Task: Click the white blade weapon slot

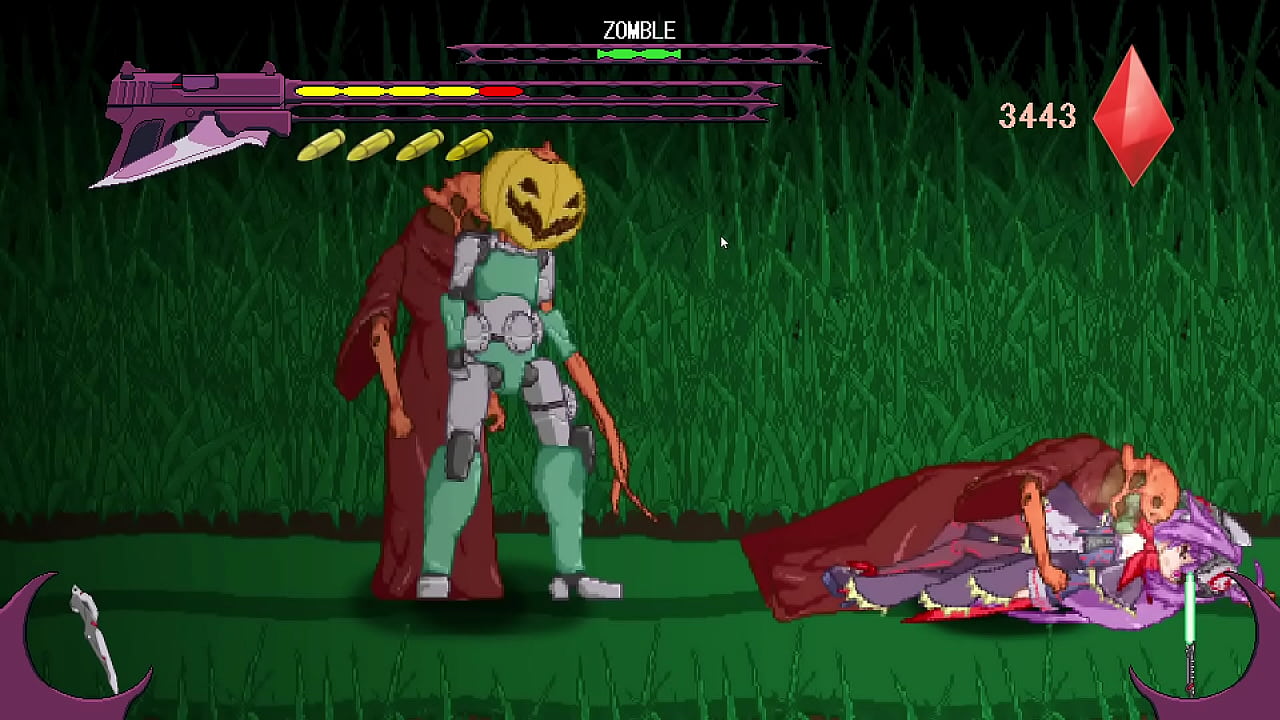Action: click(x=92, y=637)
